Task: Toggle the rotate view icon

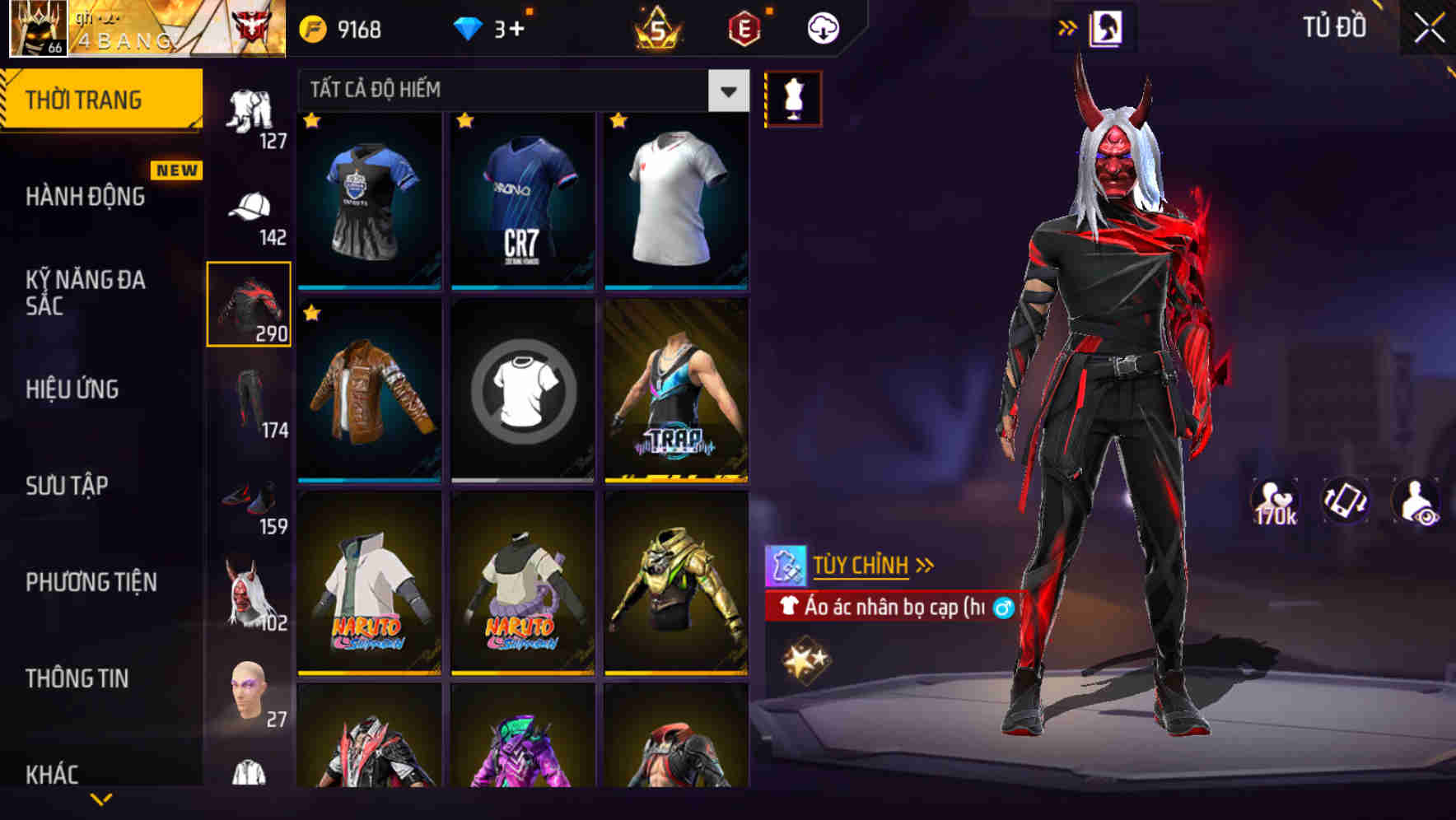Action: (1346, 501)
